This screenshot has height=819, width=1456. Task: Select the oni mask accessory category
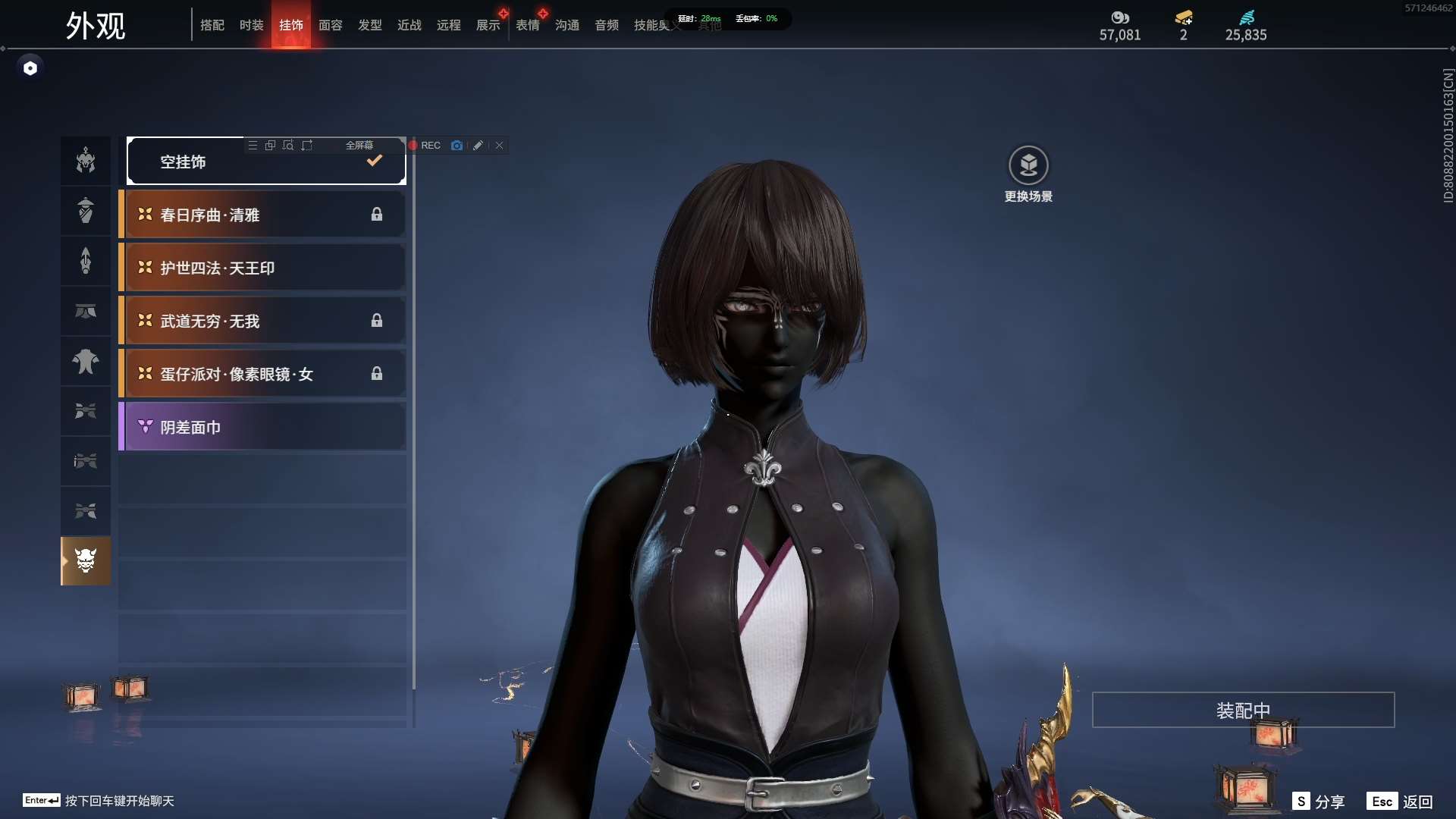click(86, 561)
